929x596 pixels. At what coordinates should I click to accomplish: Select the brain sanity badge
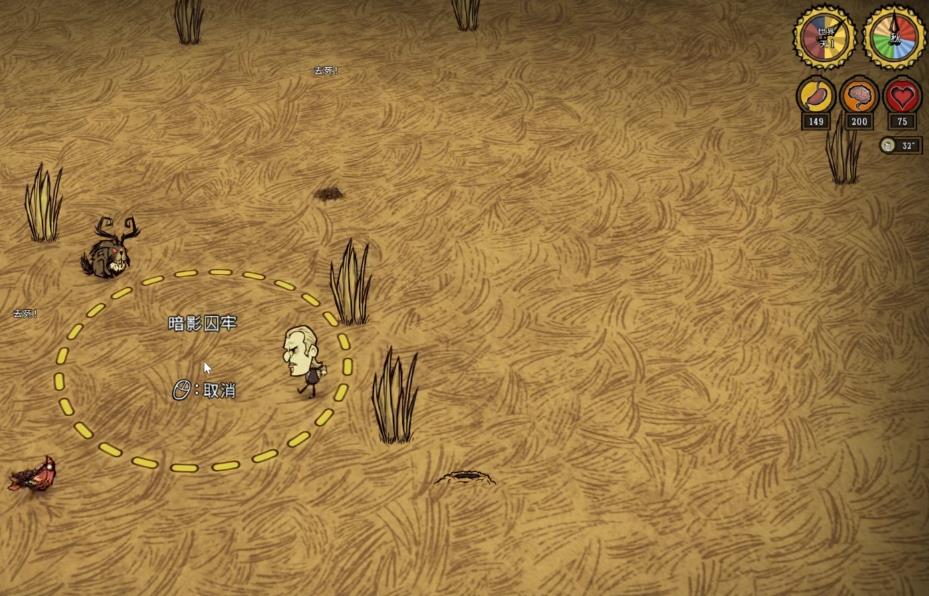pyautogui.click(x=859, y=96)
